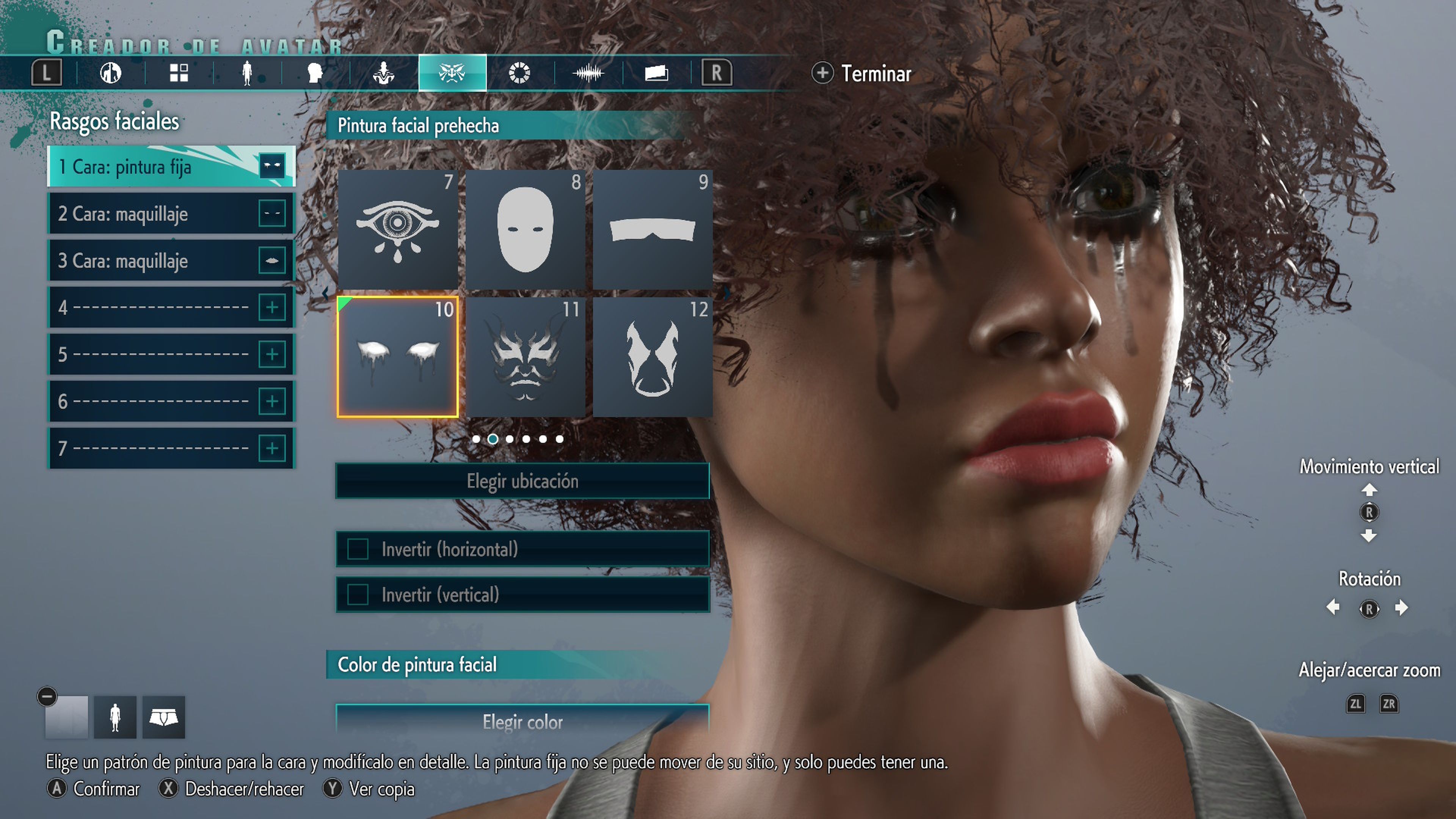Pick the kabuki face paint 11
The width and height of the screenshot is (1456, 819).
(x=525, y=357)
